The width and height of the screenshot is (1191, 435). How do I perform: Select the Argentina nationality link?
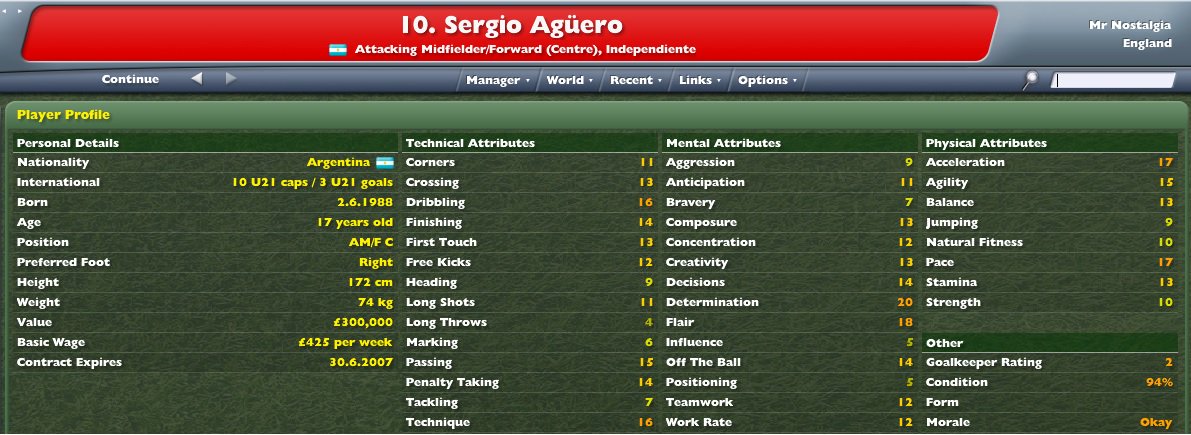(339, 162)
